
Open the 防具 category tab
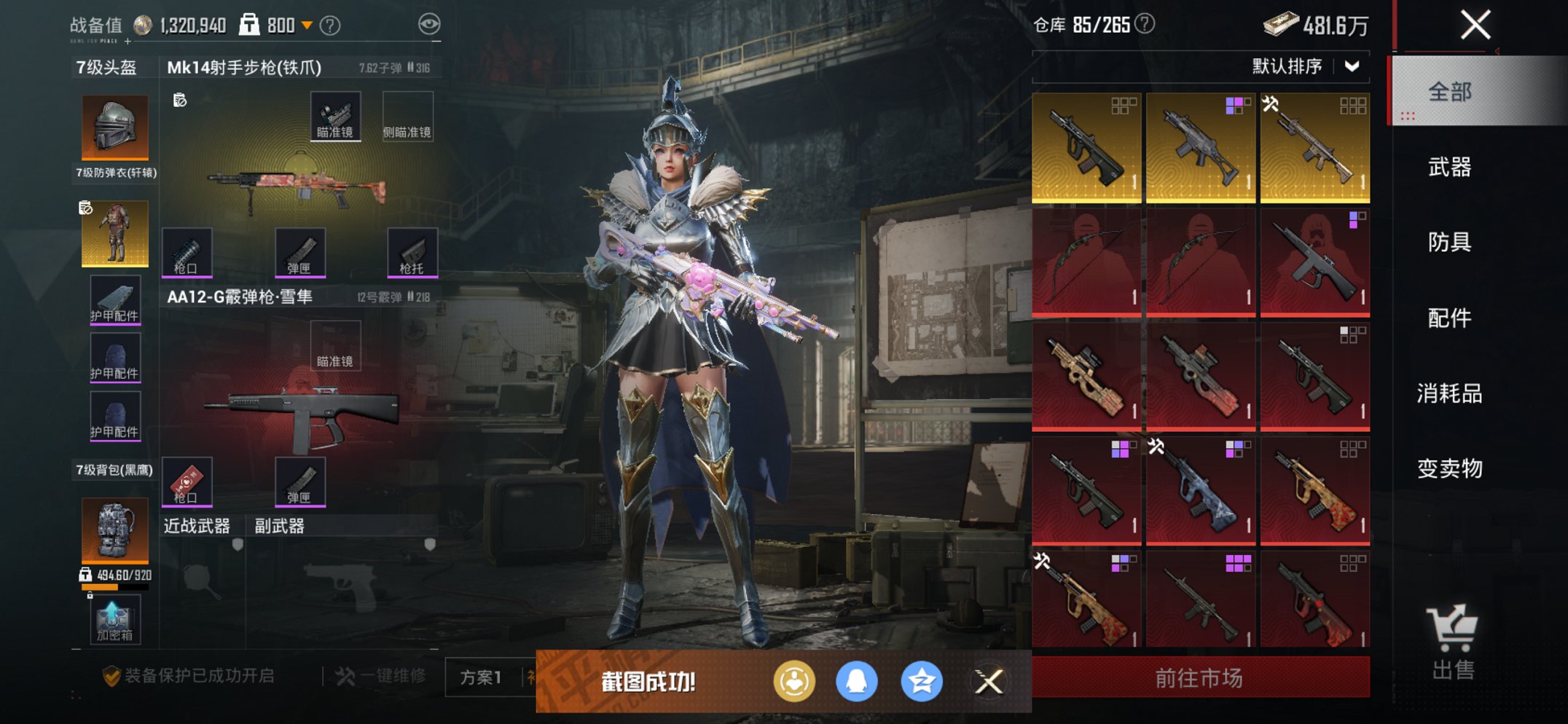tap(1449, 242)
